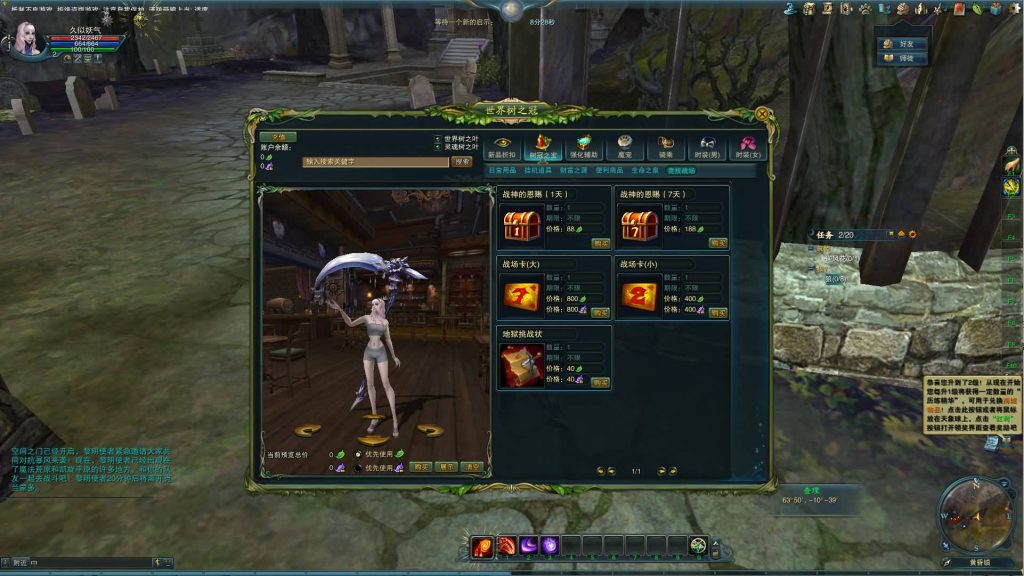Click the 清空 clear preview button

(x=471, y=467)
